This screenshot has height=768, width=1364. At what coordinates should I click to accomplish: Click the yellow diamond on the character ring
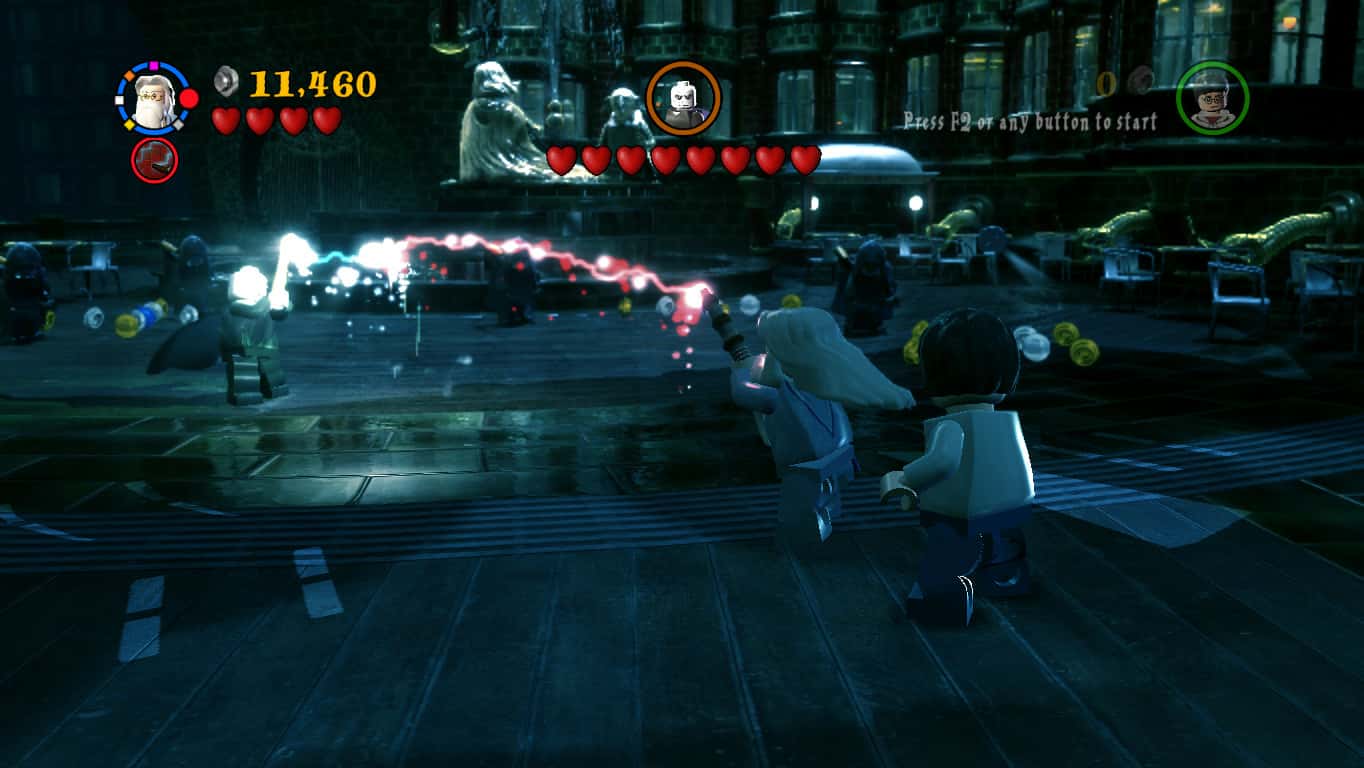[x=130, y=124]
